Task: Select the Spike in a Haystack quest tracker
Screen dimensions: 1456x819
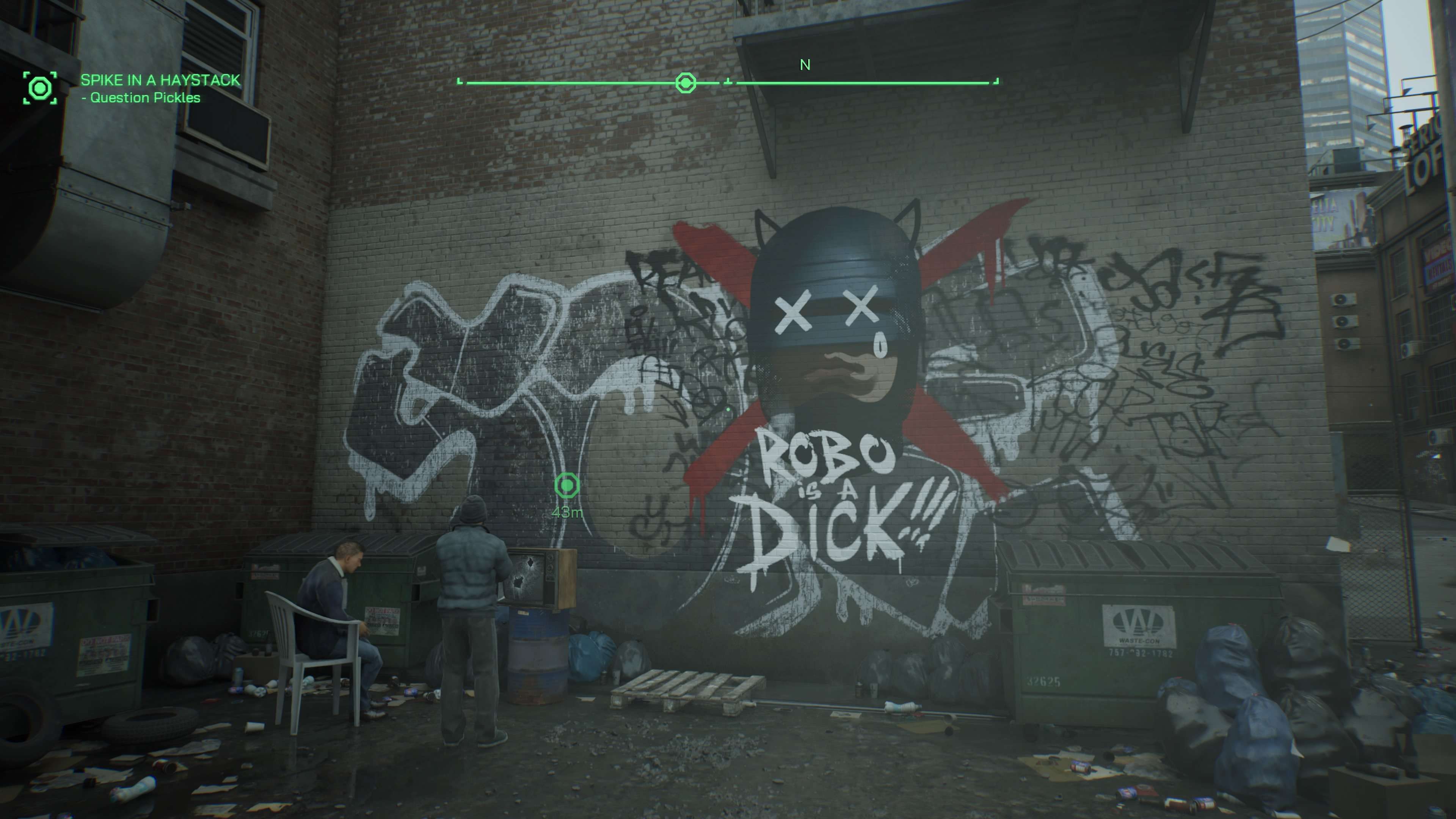Action: coord(160,80)
